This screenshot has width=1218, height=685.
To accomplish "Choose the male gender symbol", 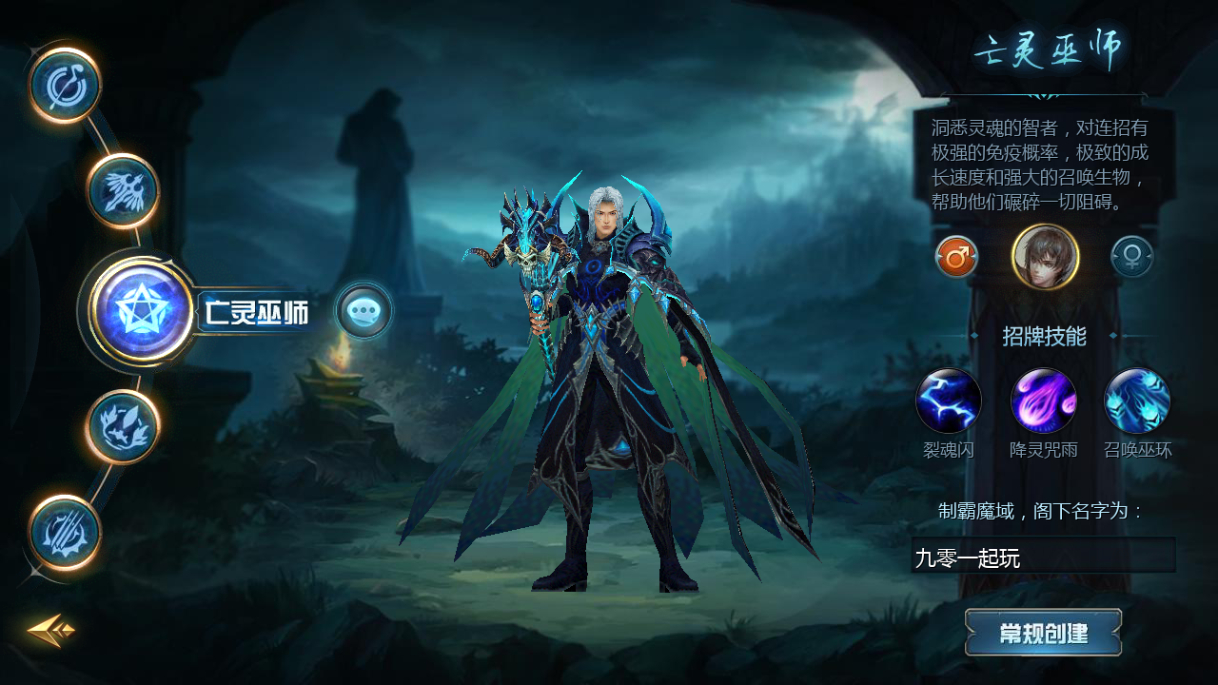I will (x=957, y=258).
